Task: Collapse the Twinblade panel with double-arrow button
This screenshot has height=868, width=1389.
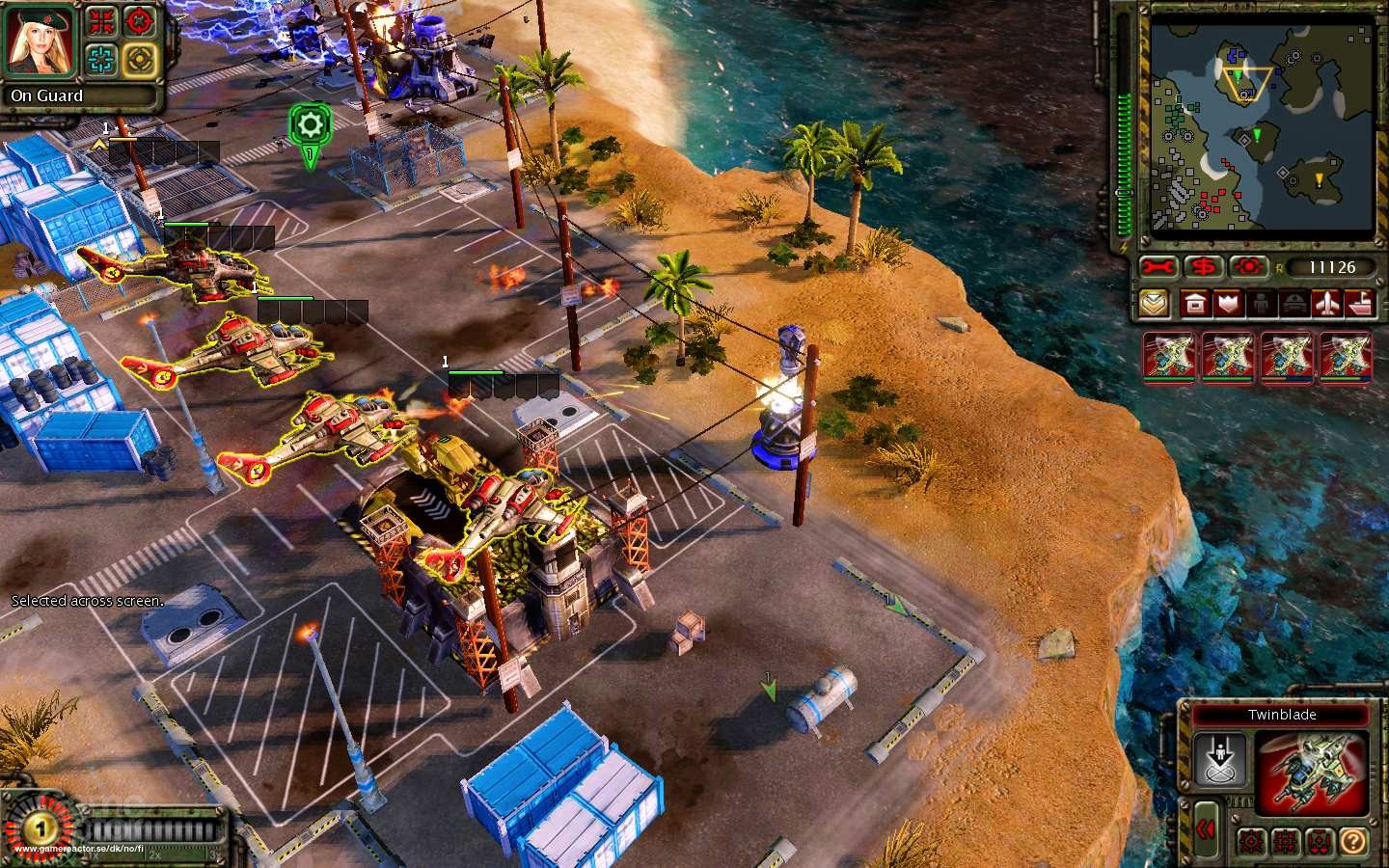Action: click(x=1208, y=829)
